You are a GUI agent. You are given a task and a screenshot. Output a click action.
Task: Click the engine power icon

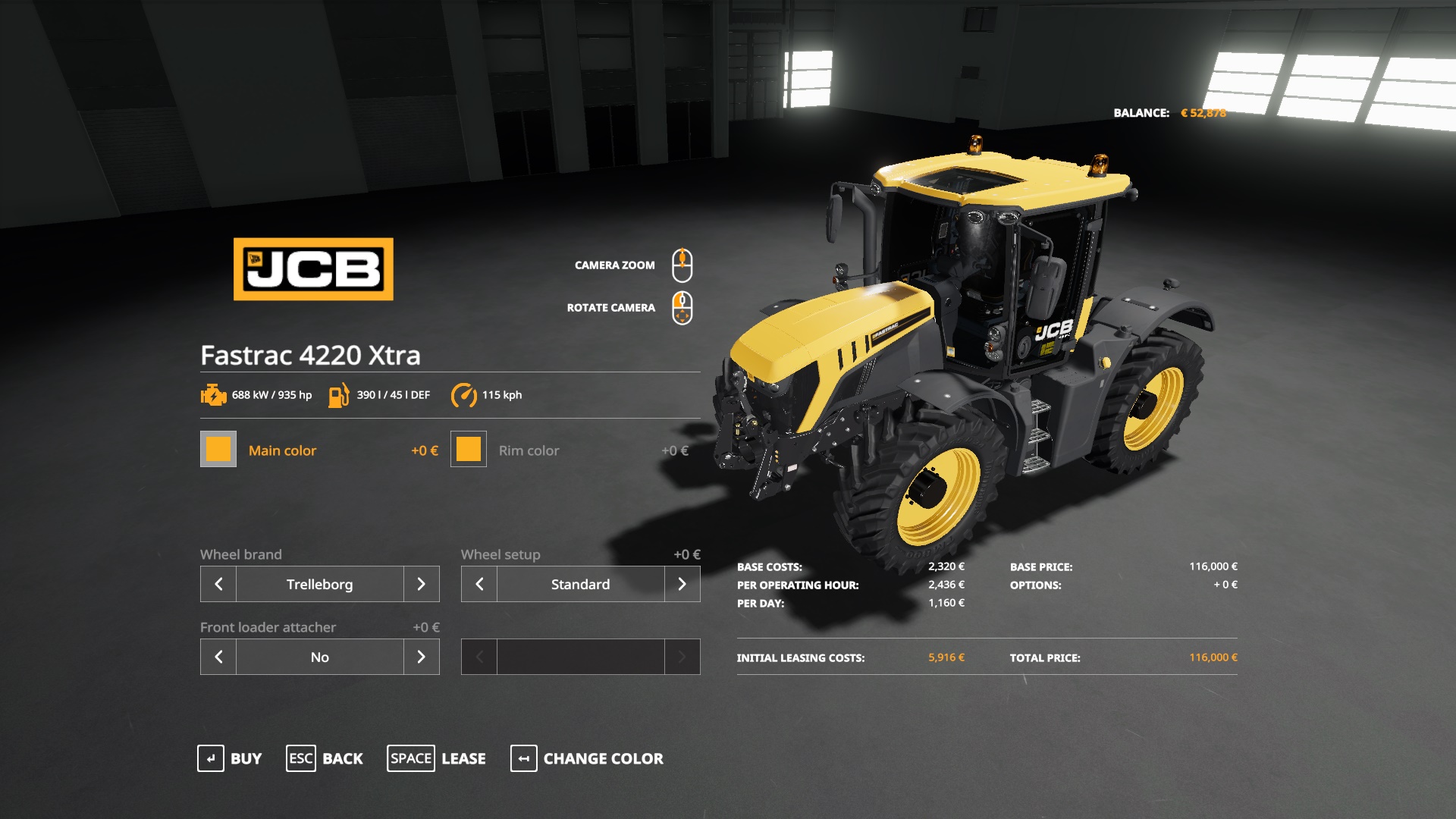(x=214, y=394)
